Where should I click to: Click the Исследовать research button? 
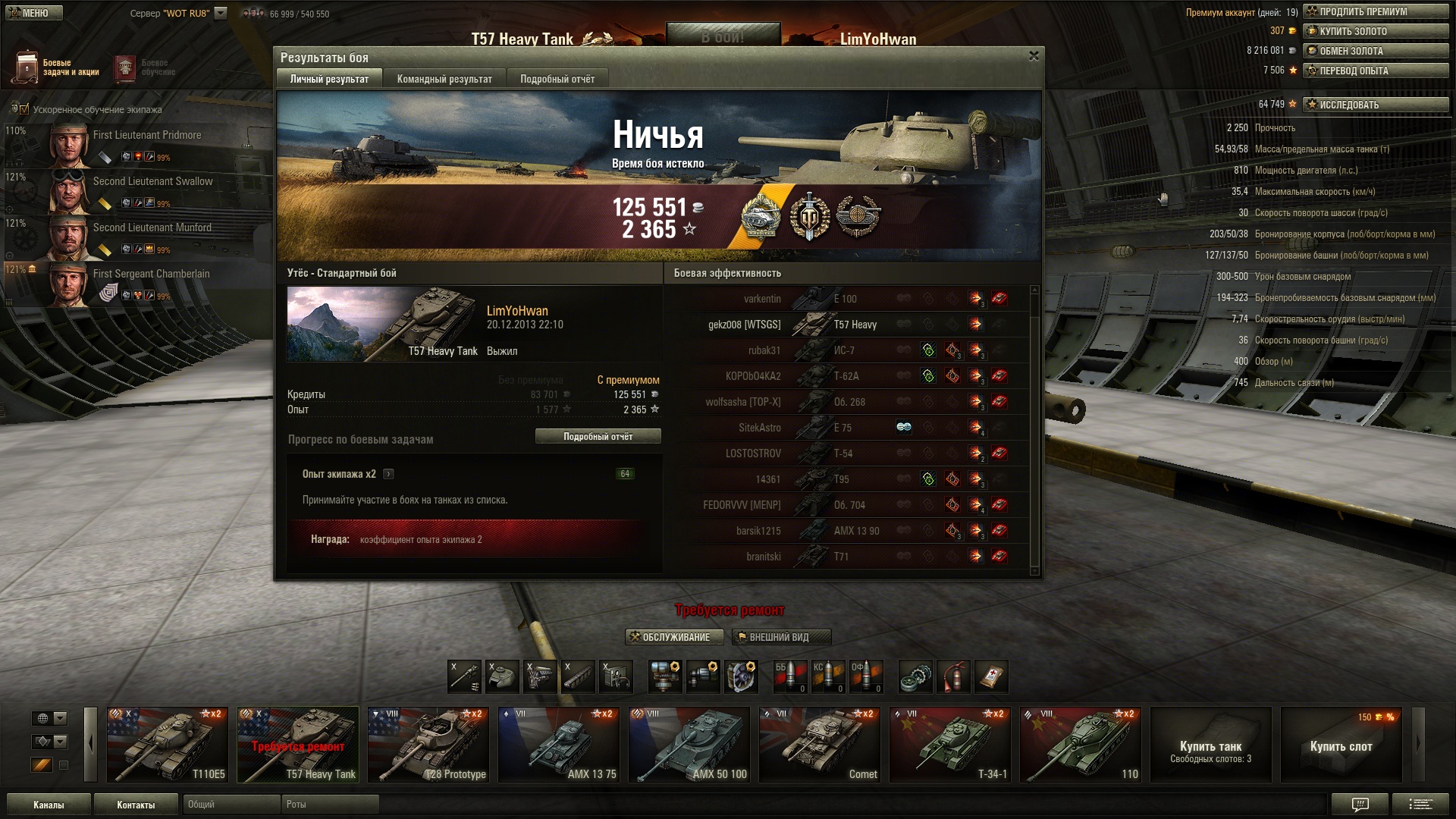point(1375,105)
